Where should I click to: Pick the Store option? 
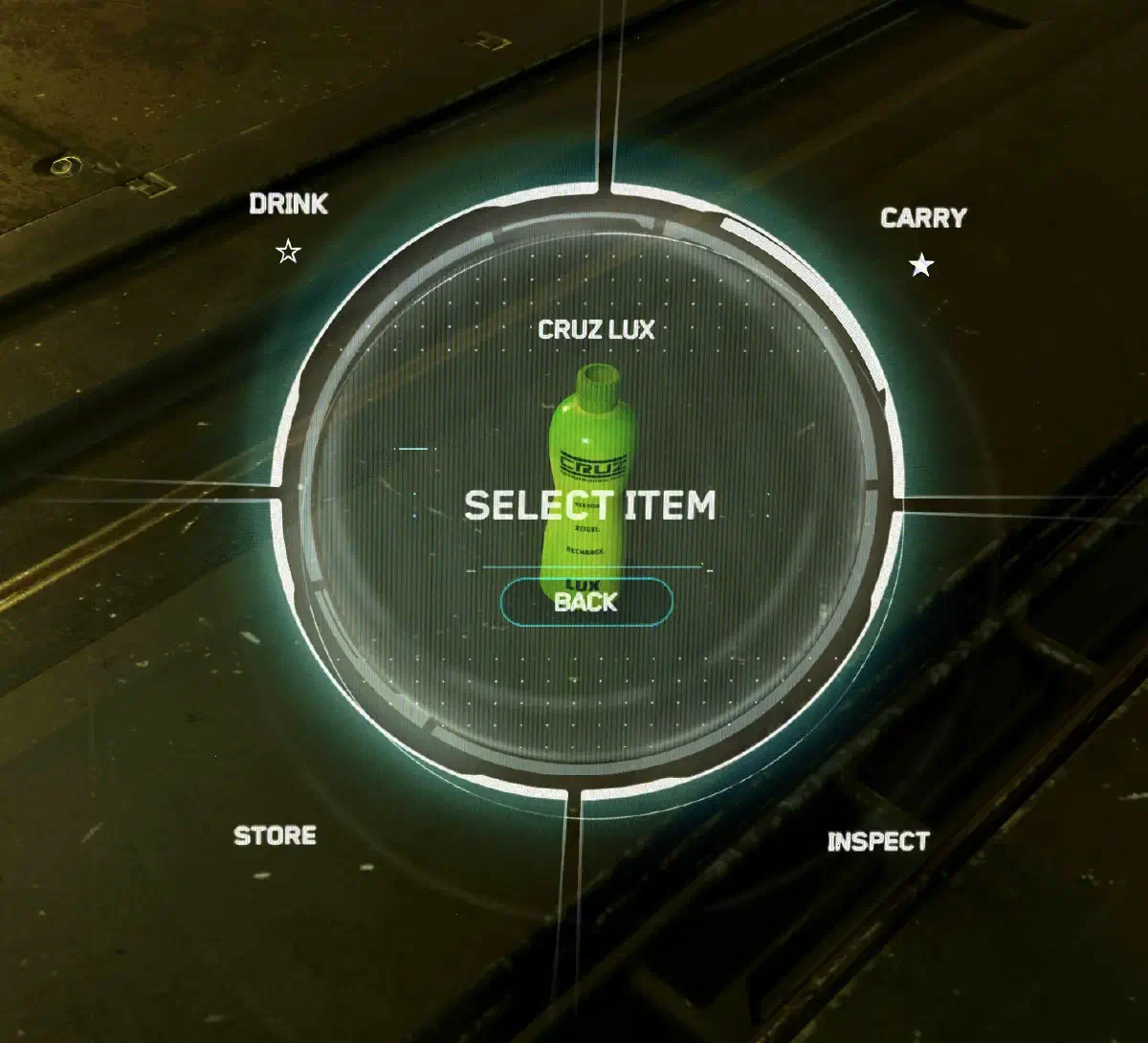[275, 835]
